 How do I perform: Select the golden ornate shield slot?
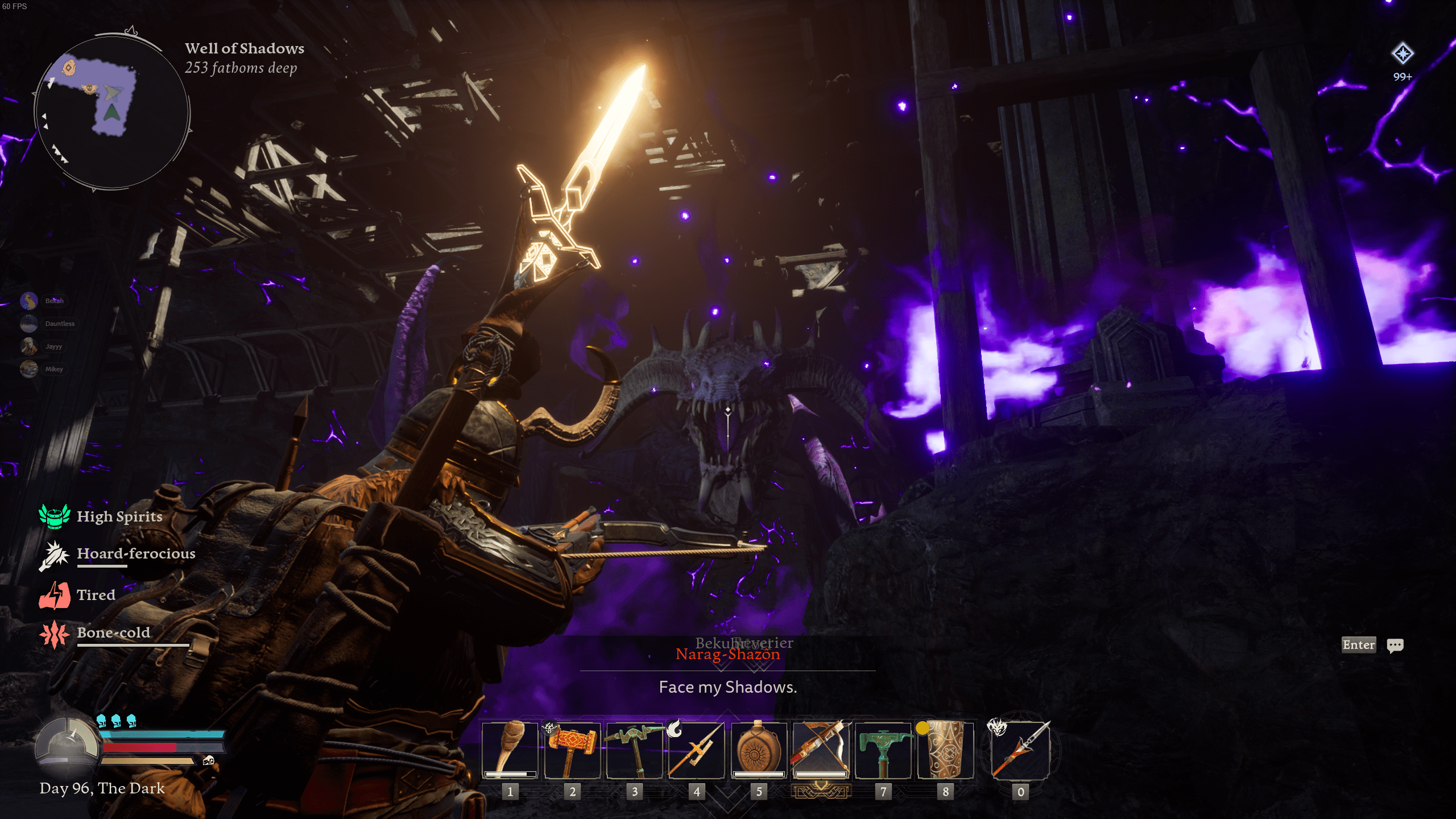click(945, 750)
